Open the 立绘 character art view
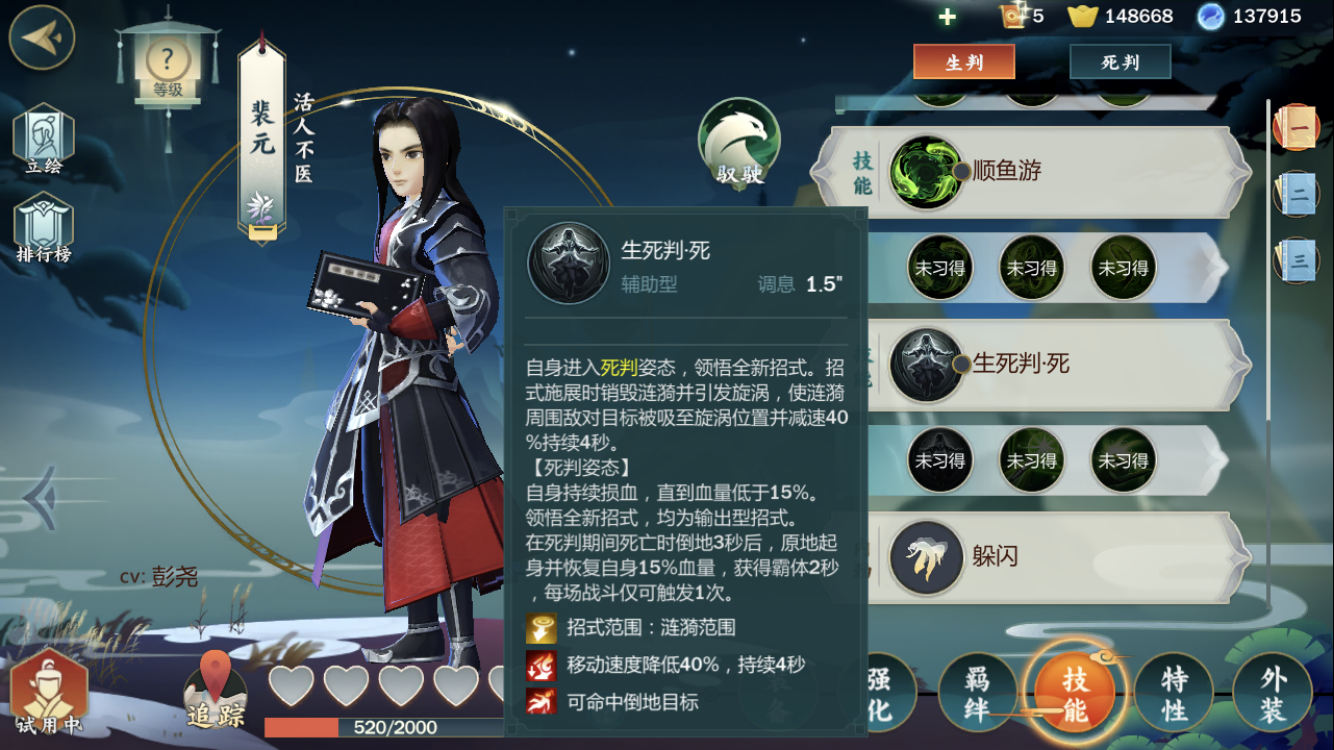Viewport: 1334px width, 750px height. 43,143
